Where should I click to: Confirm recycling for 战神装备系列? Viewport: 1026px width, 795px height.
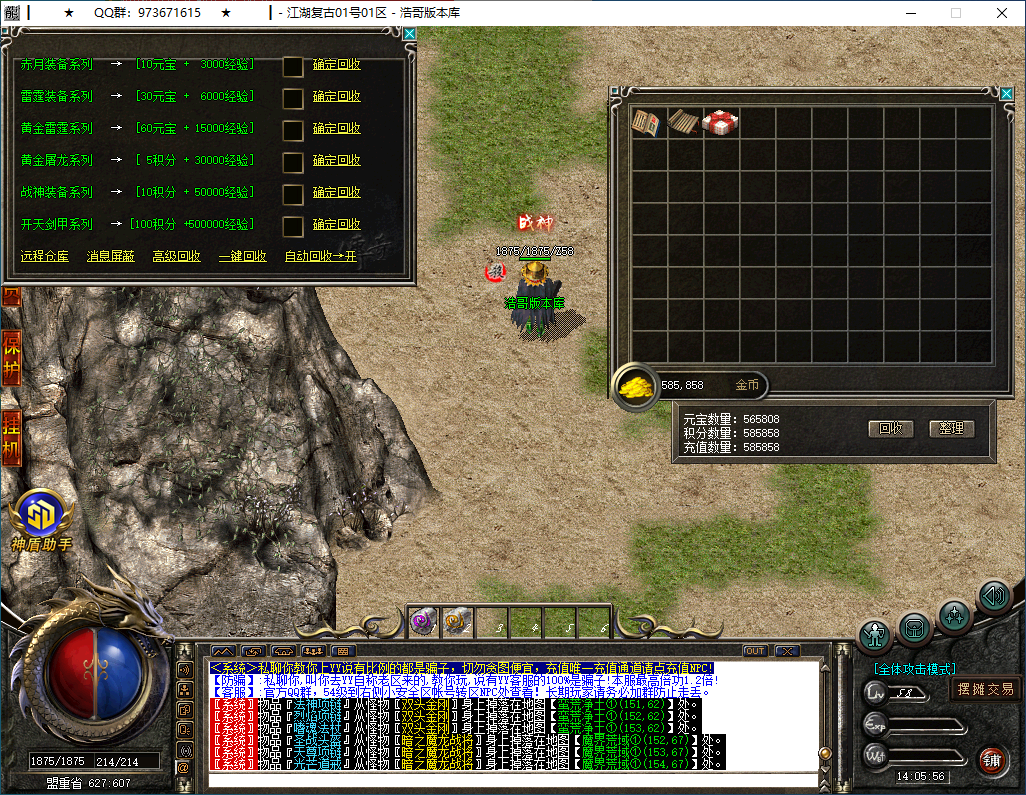(x=336, y=192)
